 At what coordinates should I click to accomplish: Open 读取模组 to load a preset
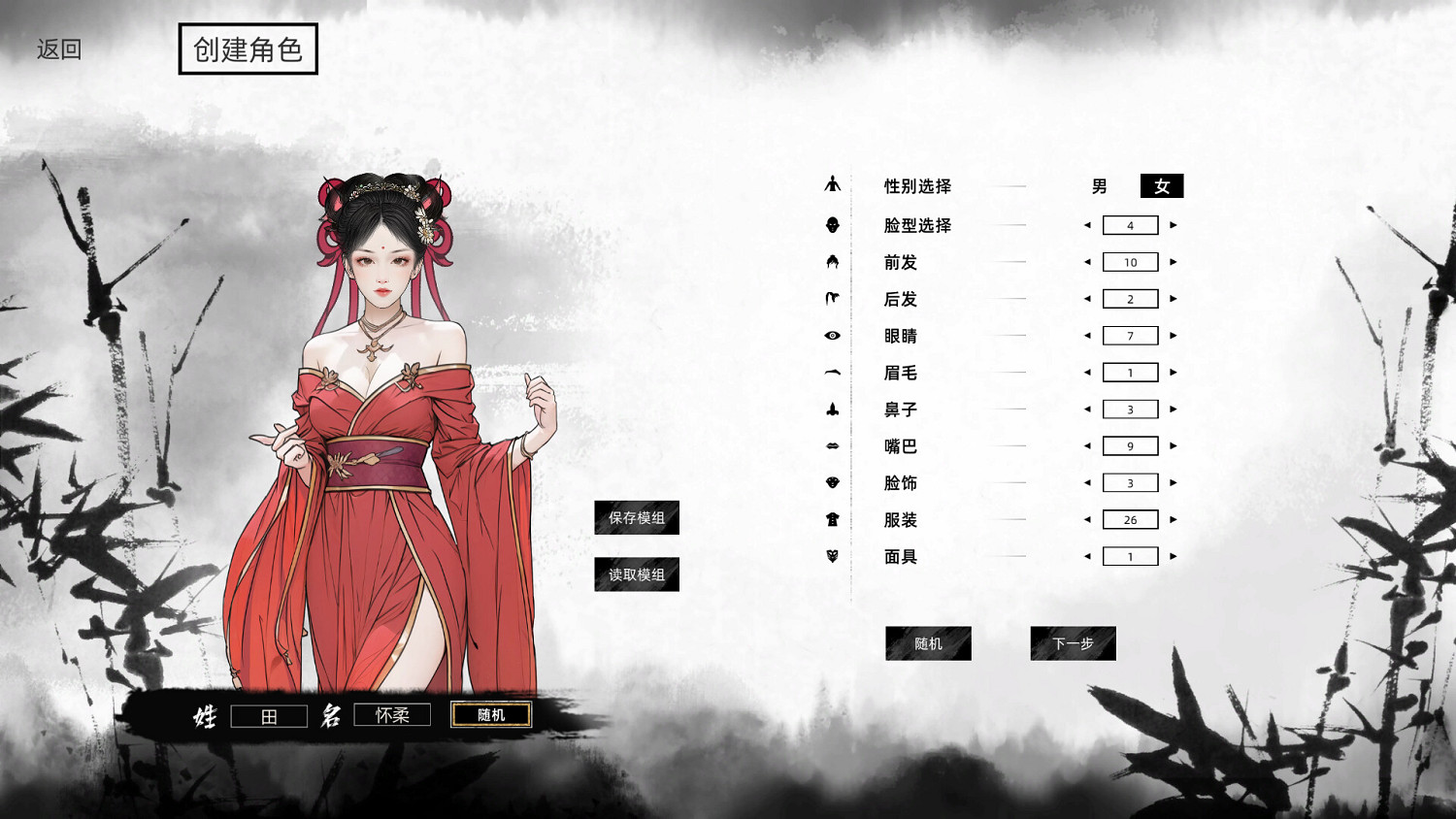(636, 573)
